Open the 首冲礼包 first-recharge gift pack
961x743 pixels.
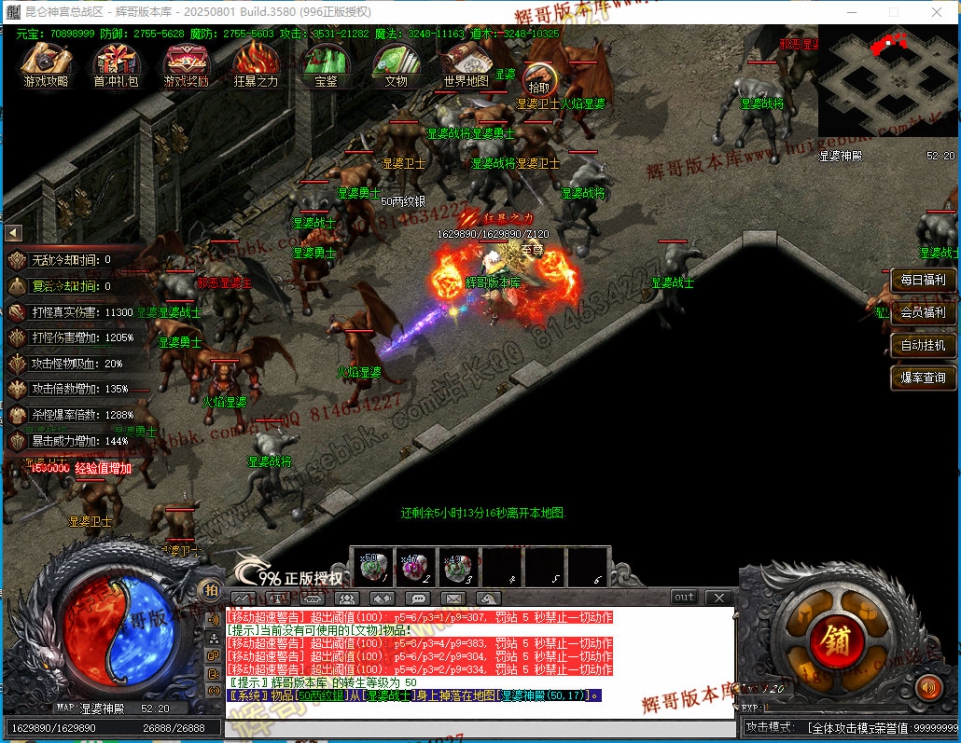[116, 65]
